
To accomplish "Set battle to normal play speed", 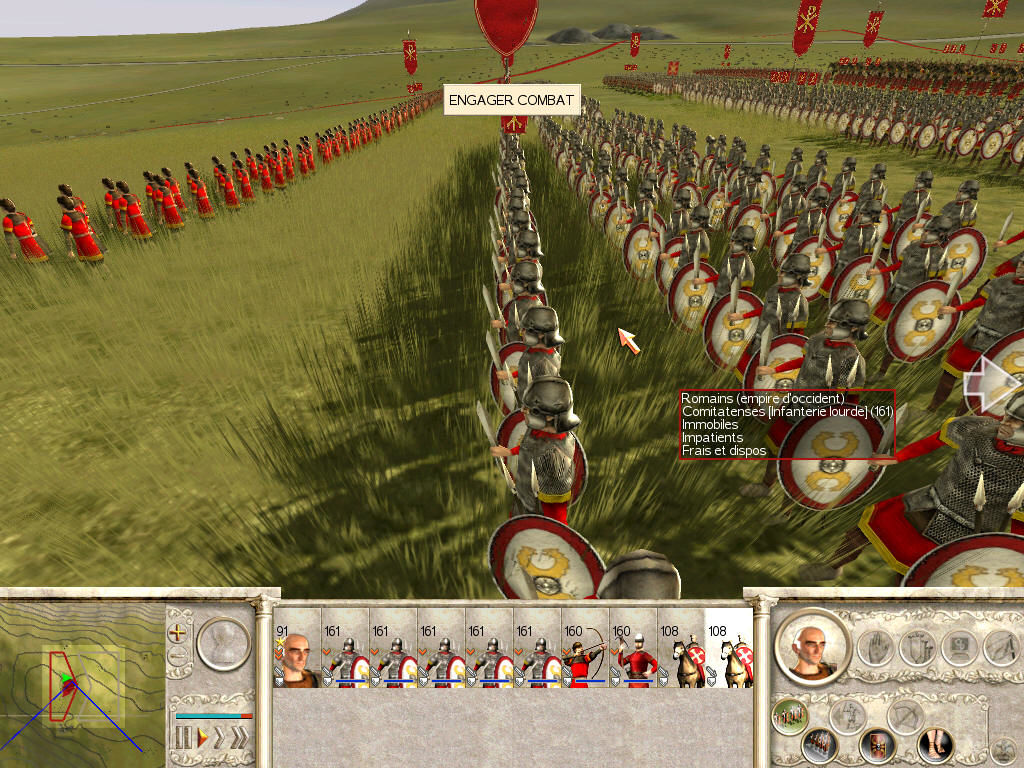I will pos(203,738).
